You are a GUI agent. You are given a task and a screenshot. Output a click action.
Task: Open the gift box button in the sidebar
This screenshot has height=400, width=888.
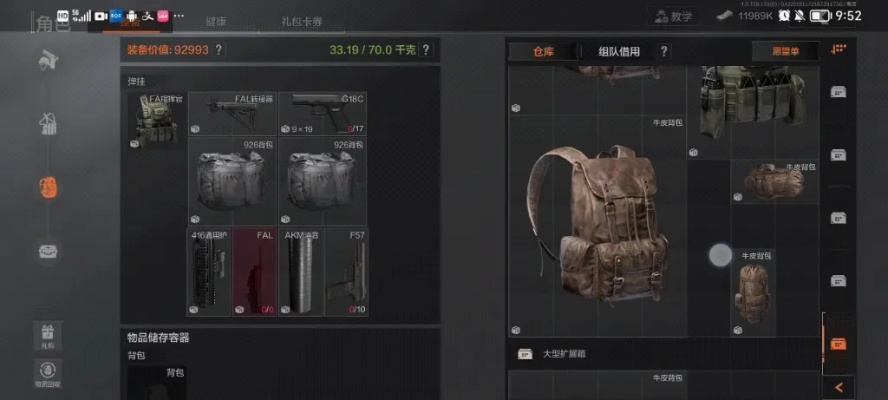tap(47, 334)
